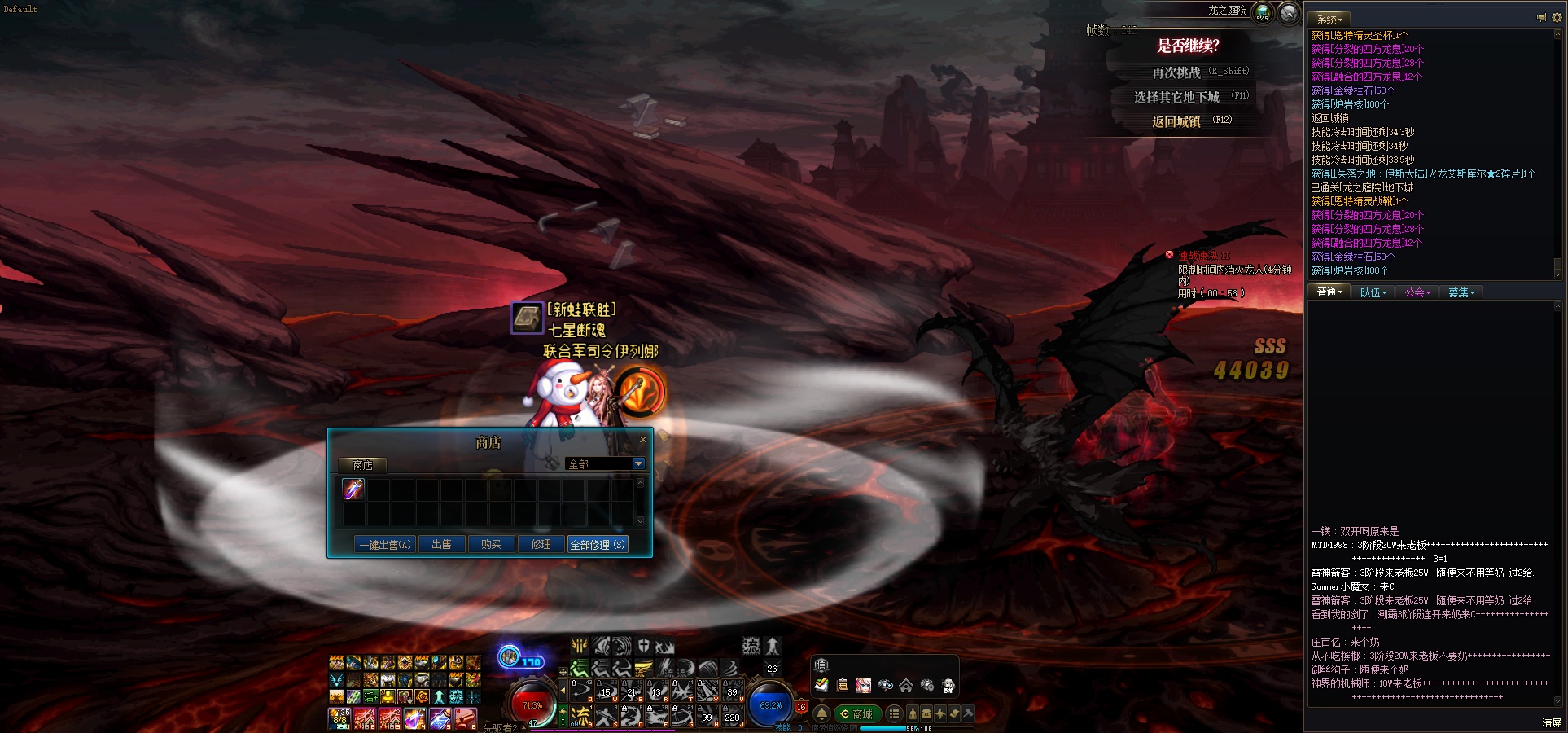Image resolution: width=1568 pixels, height=733 pixels.
Task: Open the house icon in the quick menu
Action: coord(905,686)
